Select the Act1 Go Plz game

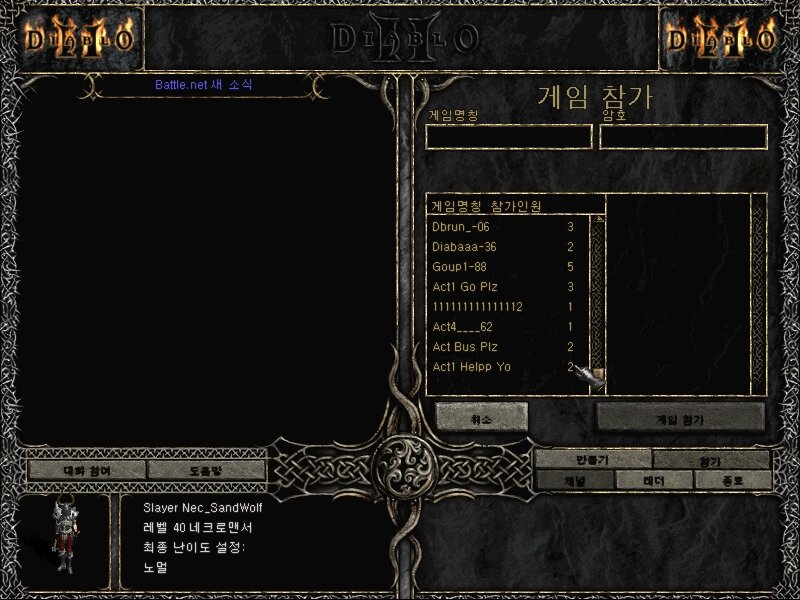(x=500, y=287)
